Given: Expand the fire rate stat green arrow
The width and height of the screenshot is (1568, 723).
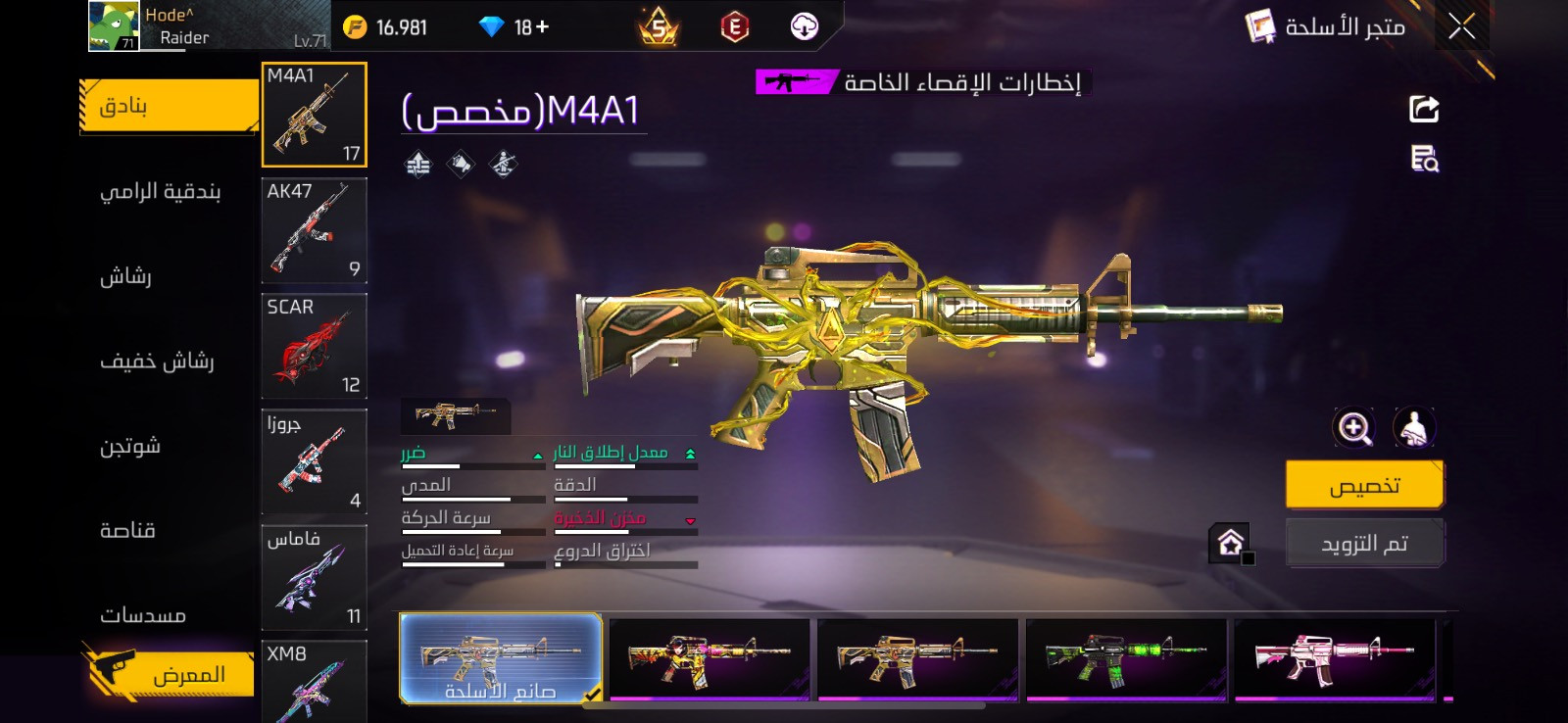Looking at the screenshot, I should coord(692,452).
